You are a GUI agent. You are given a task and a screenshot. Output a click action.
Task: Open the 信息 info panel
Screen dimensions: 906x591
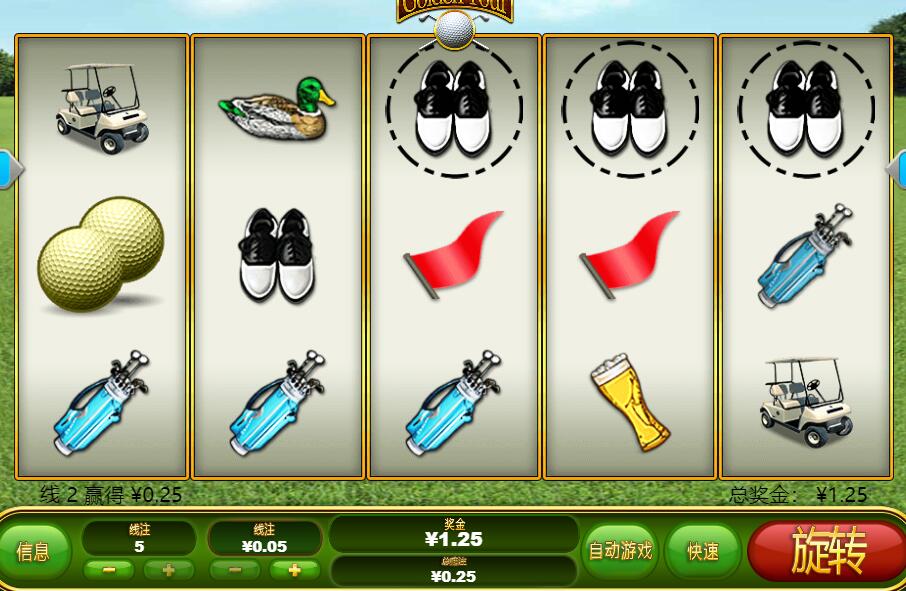35,551
